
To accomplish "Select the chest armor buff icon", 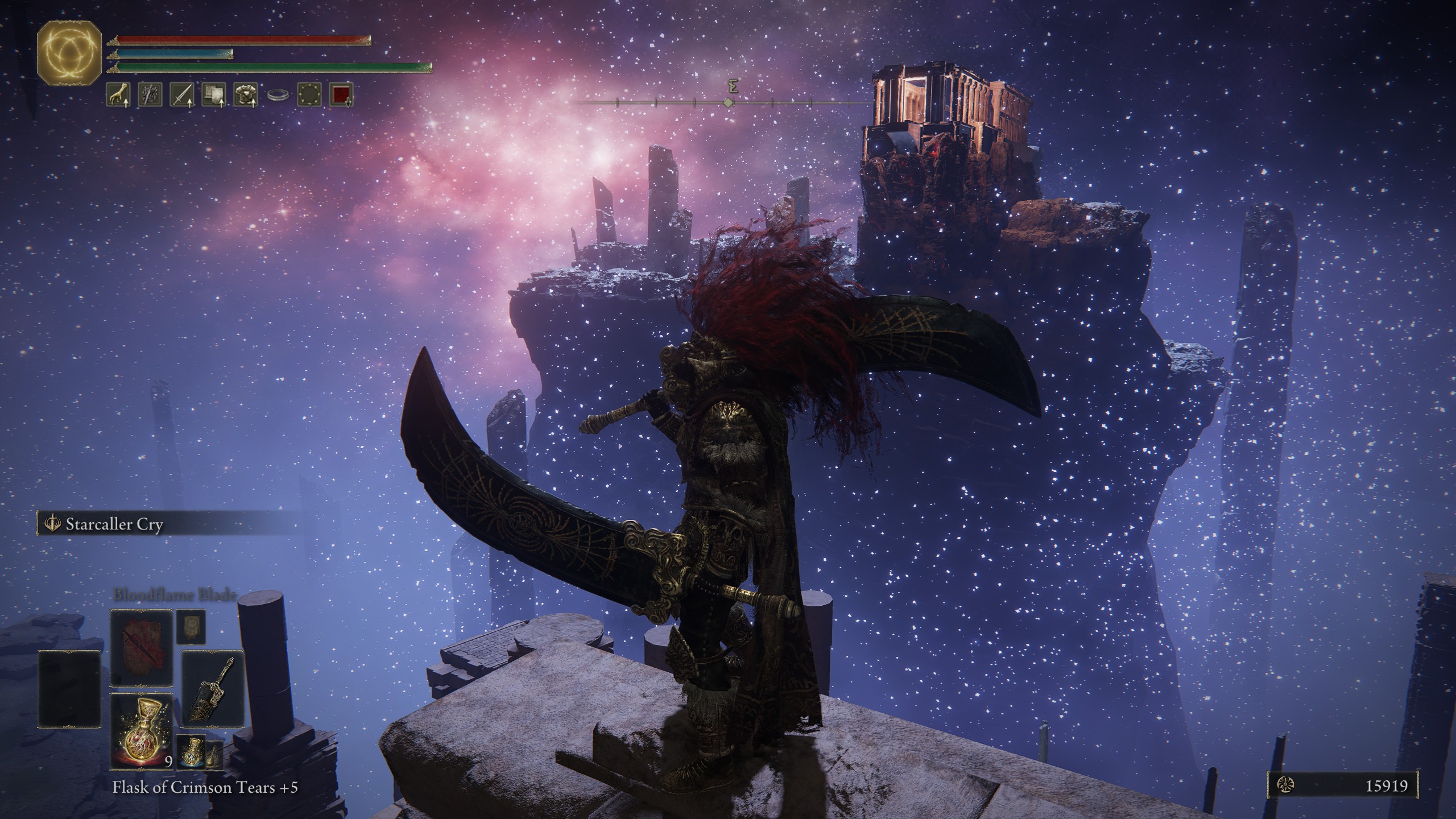I will tap(246, 95).
